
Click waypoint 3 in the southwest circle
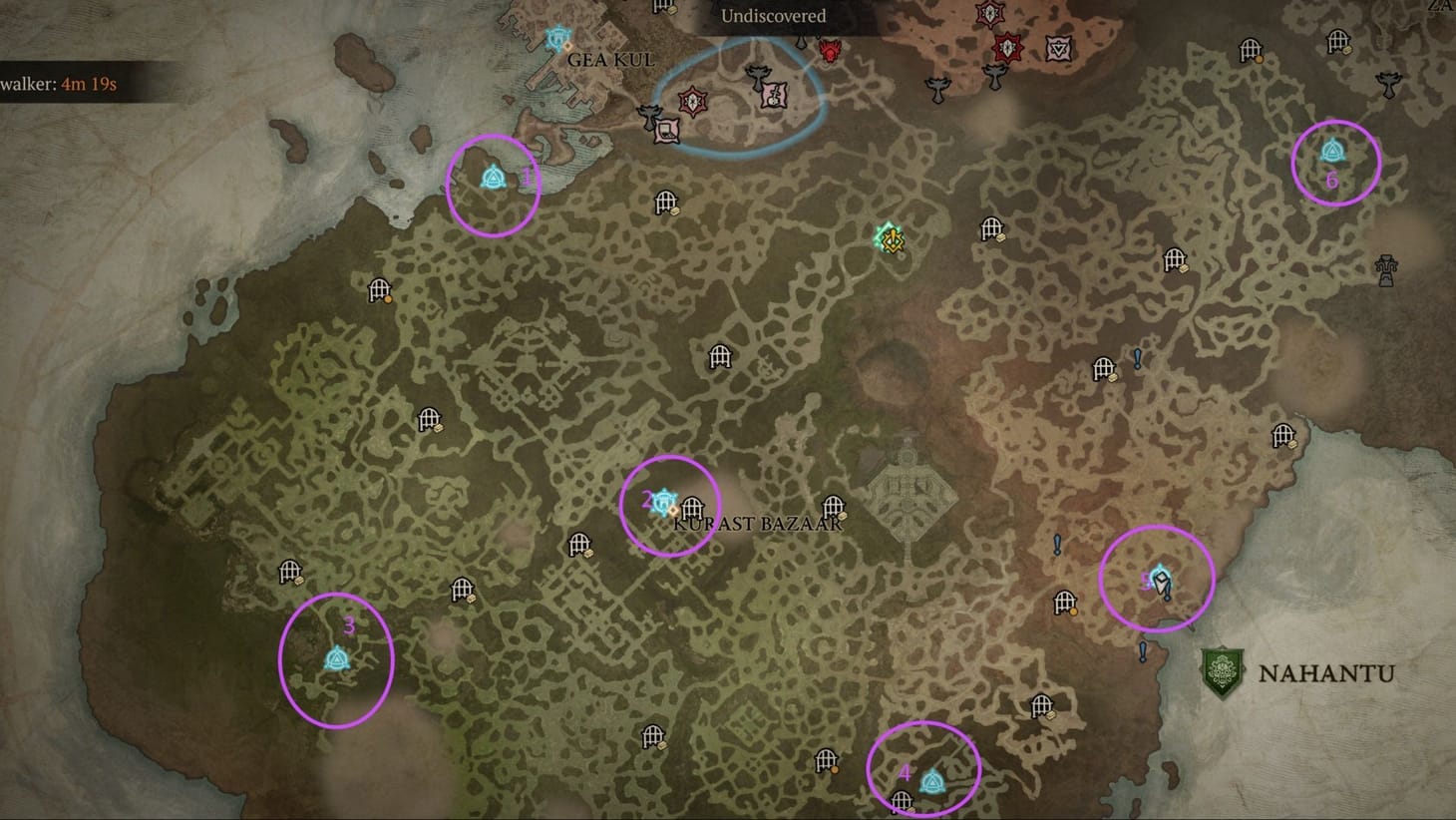337,658
